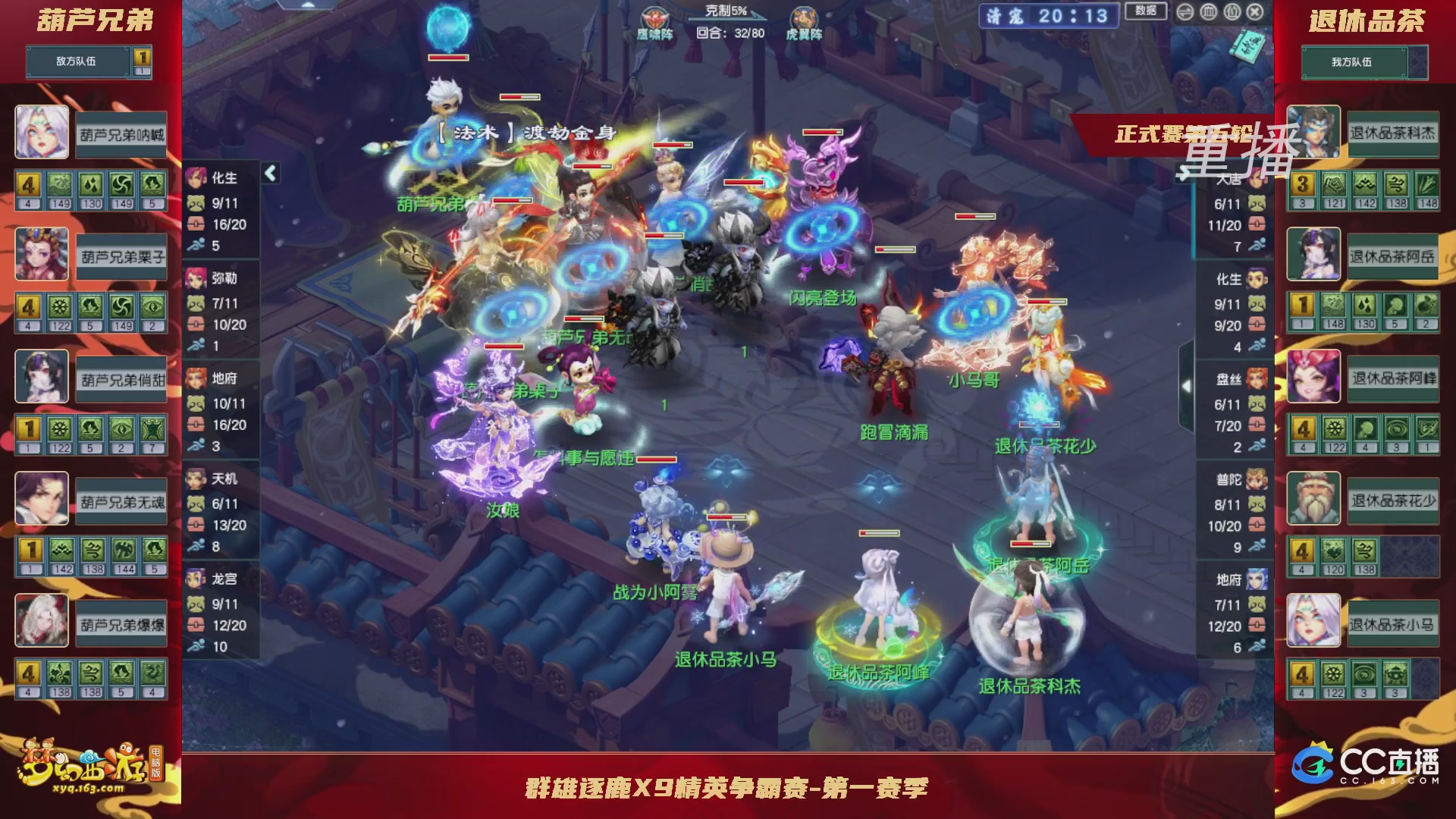
Task: Click the trash bin circle icon in top toolbar
Action: (1208, 11)
